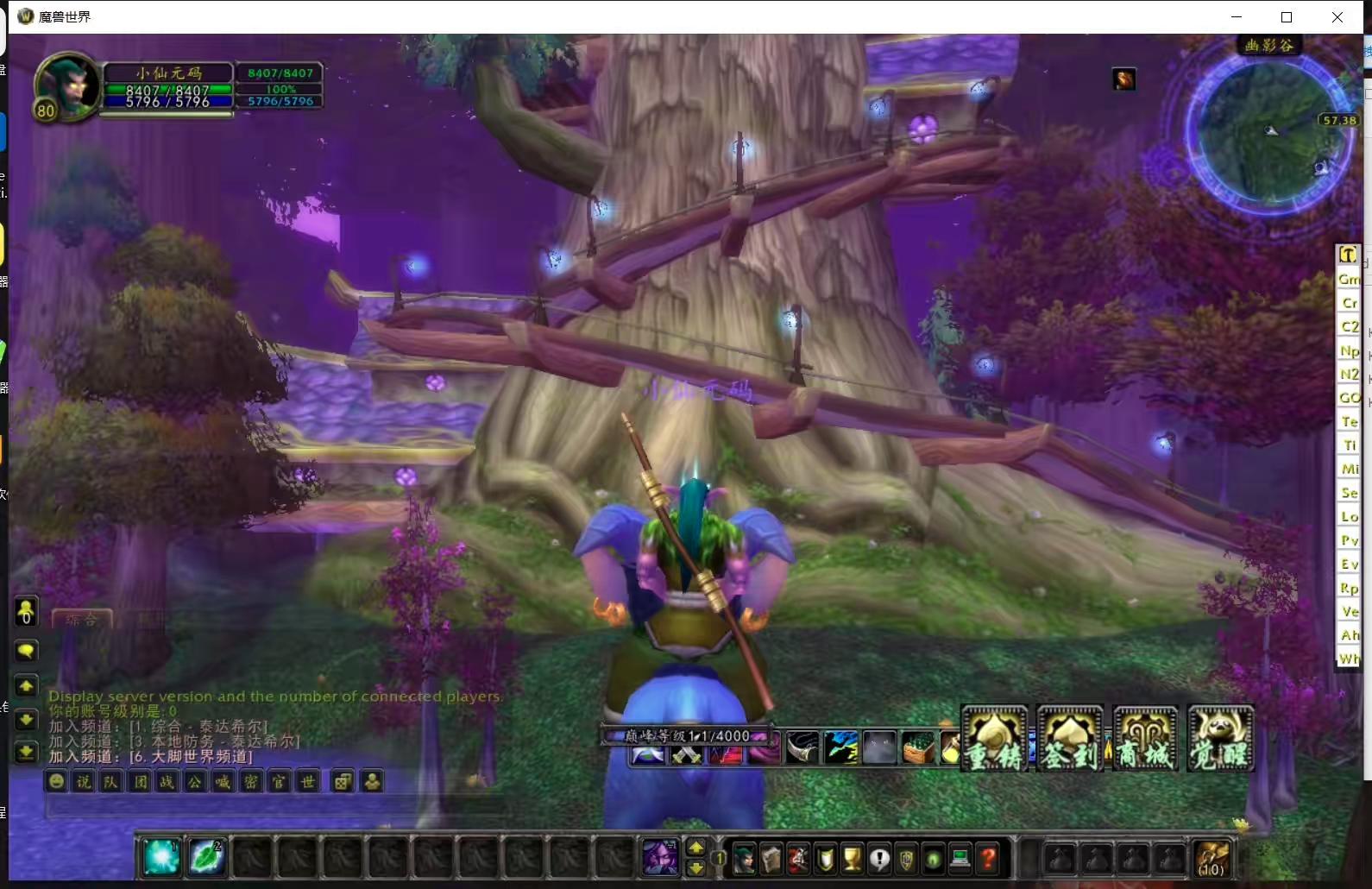
Task: Switch to the 综合 chat tab
Action: pyautogui.click(x=82, y=619)
